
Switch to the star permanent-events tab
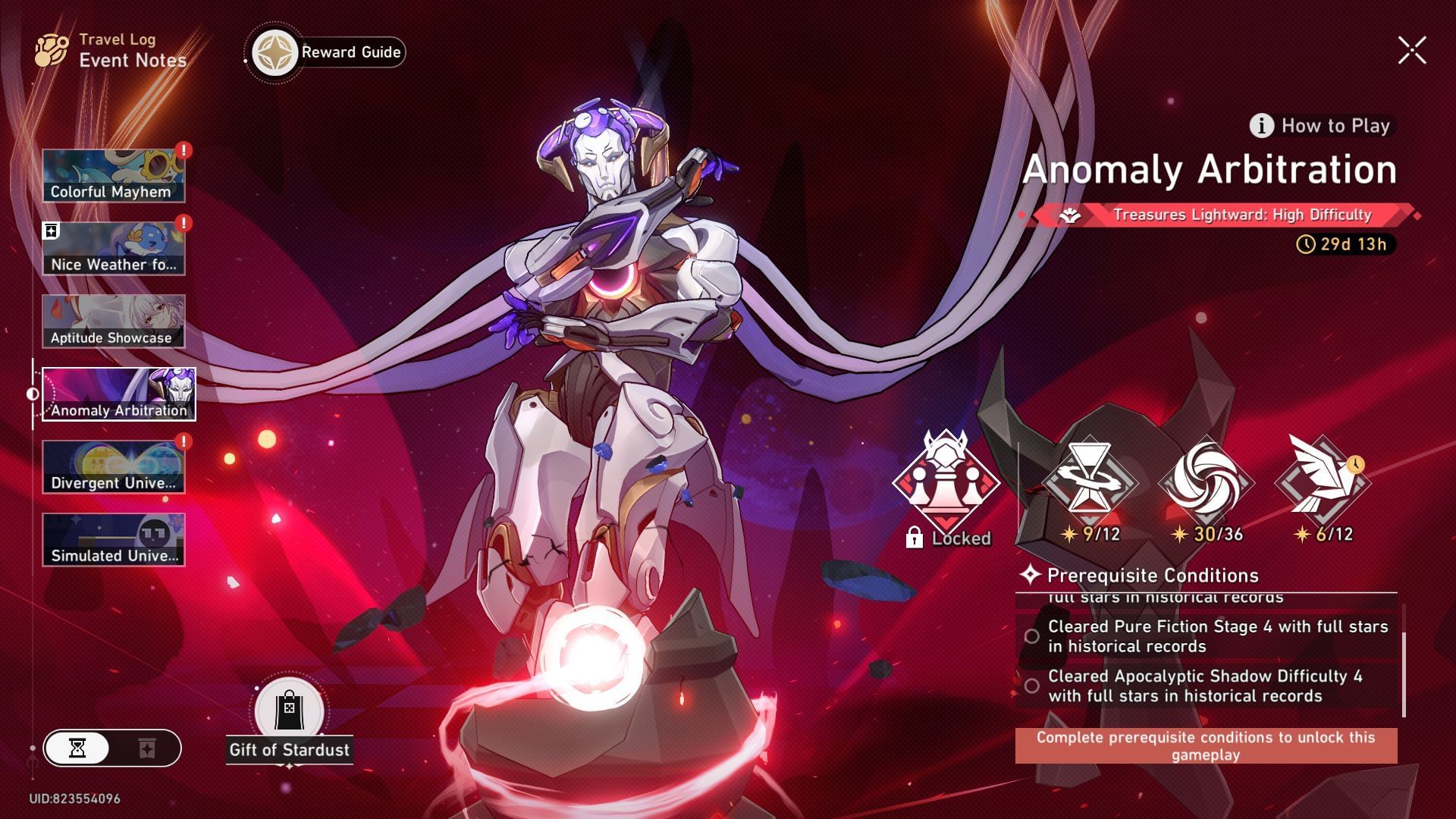[x=147, y=748]
